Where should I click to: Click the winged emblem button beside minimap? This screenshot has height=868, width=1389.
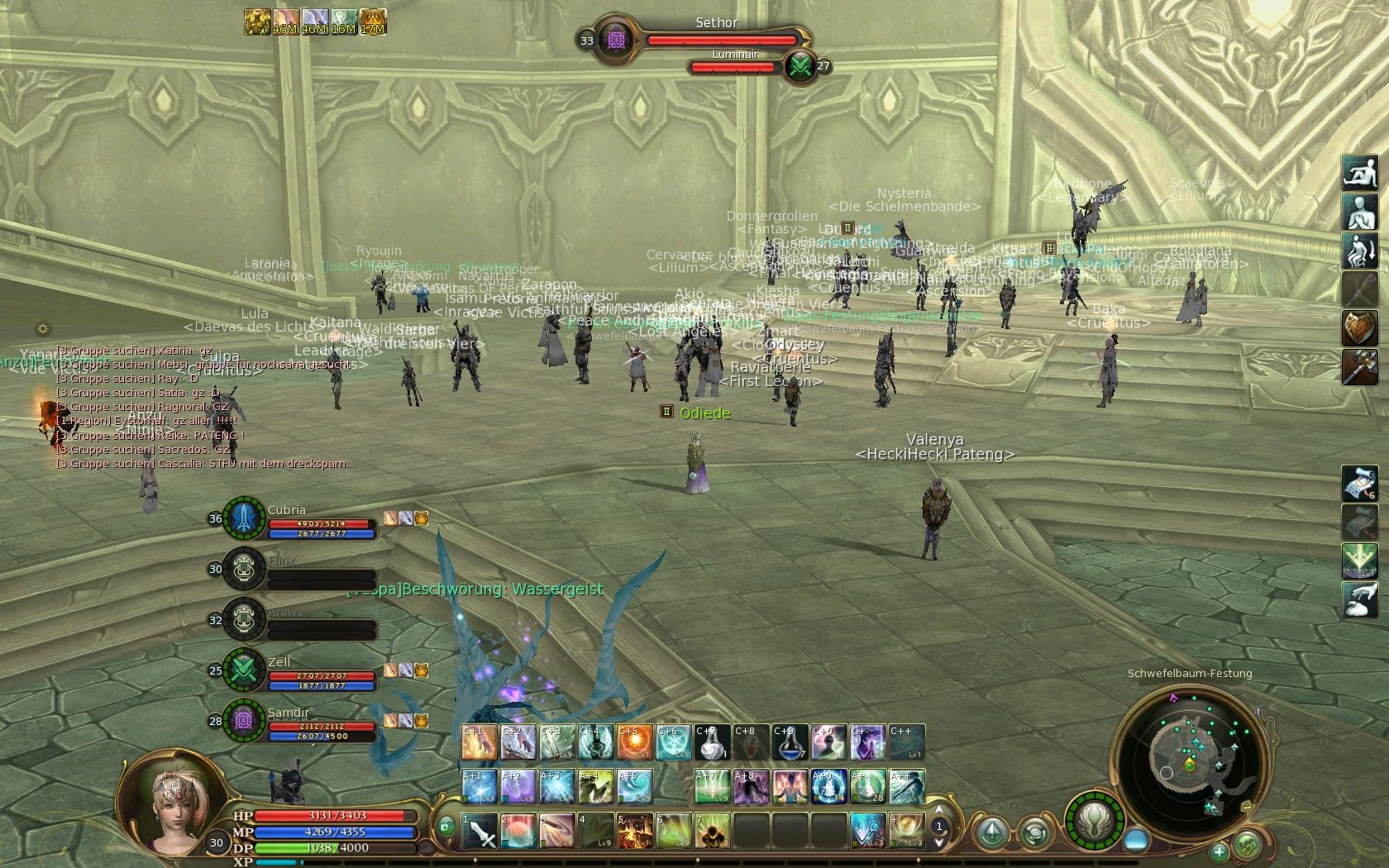[1095, 820]
